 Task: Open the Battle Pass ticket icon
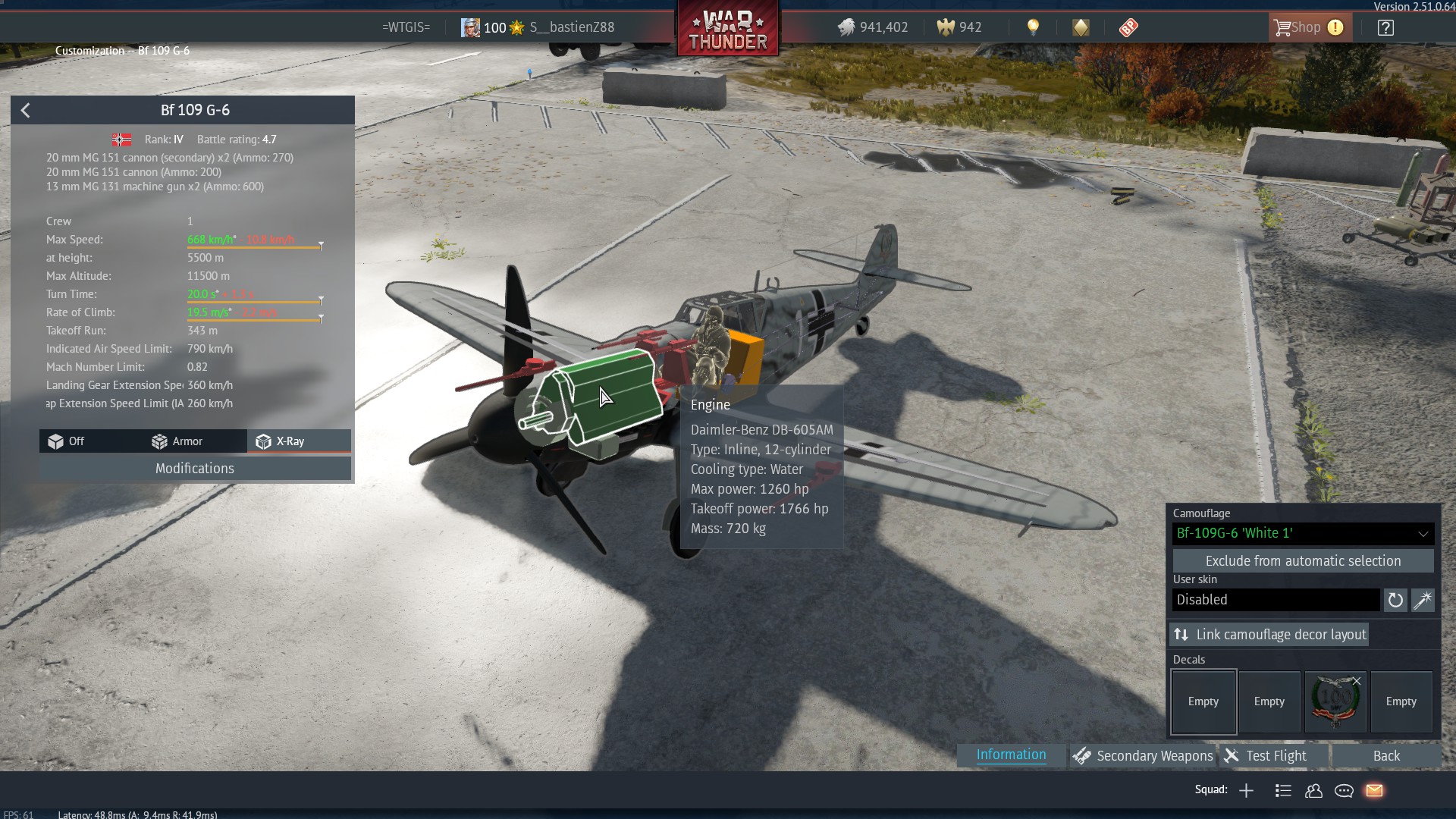pos(1128,28)
